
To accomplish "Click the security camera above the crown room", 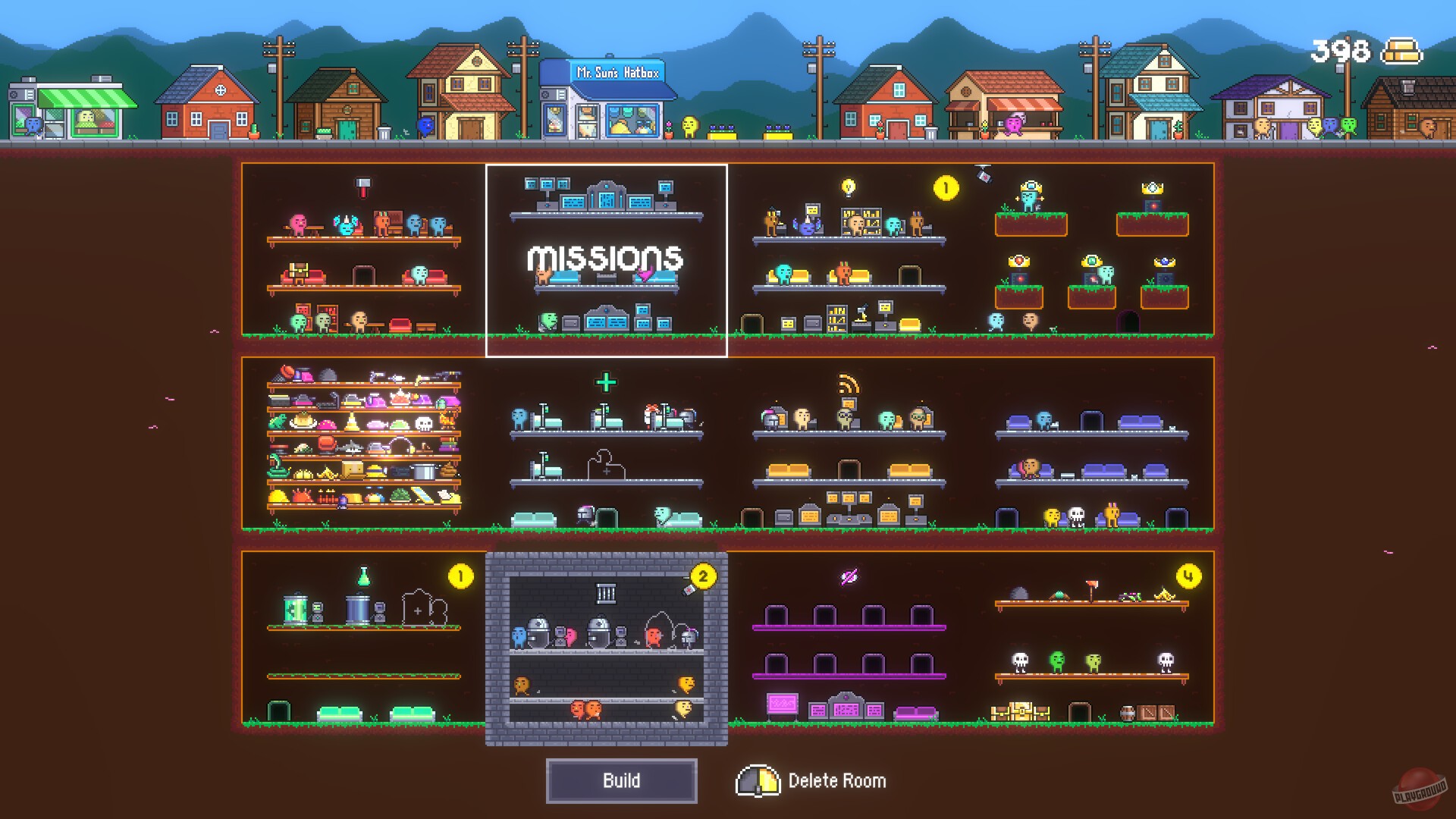I will [x=984, y=177].
